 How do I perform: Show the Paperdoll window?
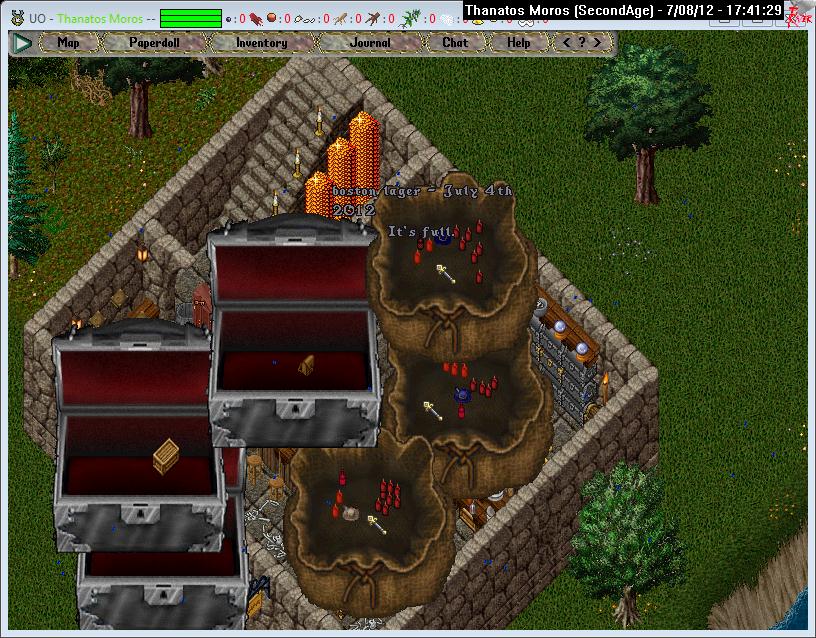pyautogui.click(x=153, y=43)
